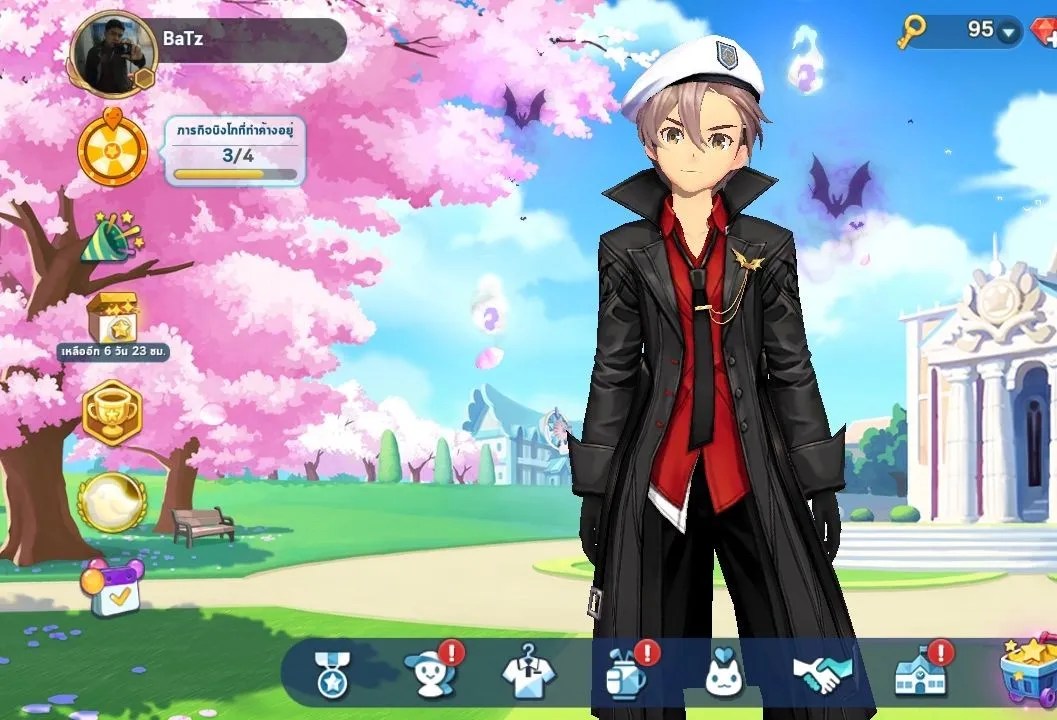
Task: Open the golden bingo wheel icon
Action: click(113, 151)
